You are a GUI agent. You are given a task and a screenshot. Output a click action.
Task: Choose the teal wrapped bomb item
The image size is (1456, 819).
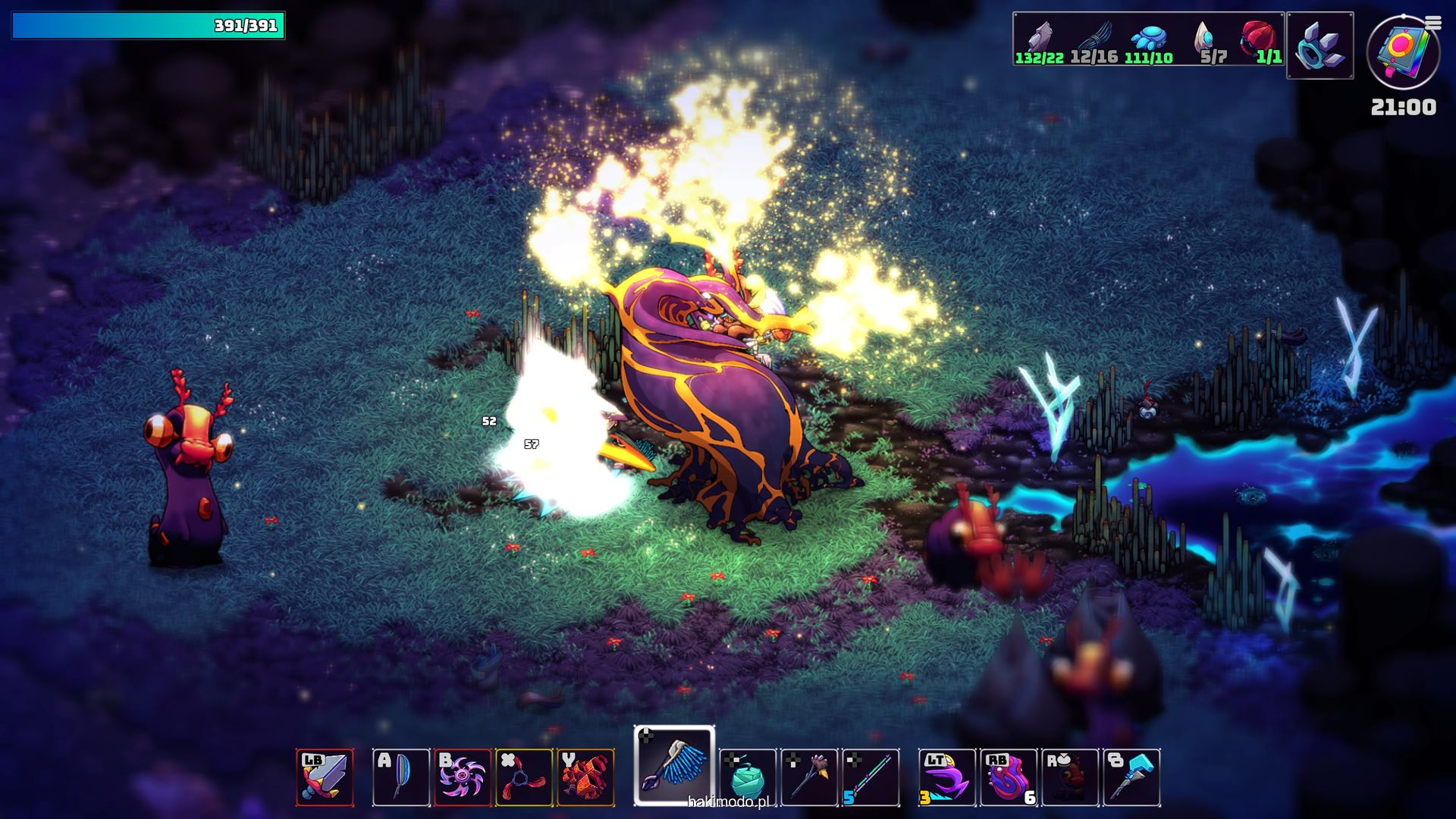click(x=748, y=777)
